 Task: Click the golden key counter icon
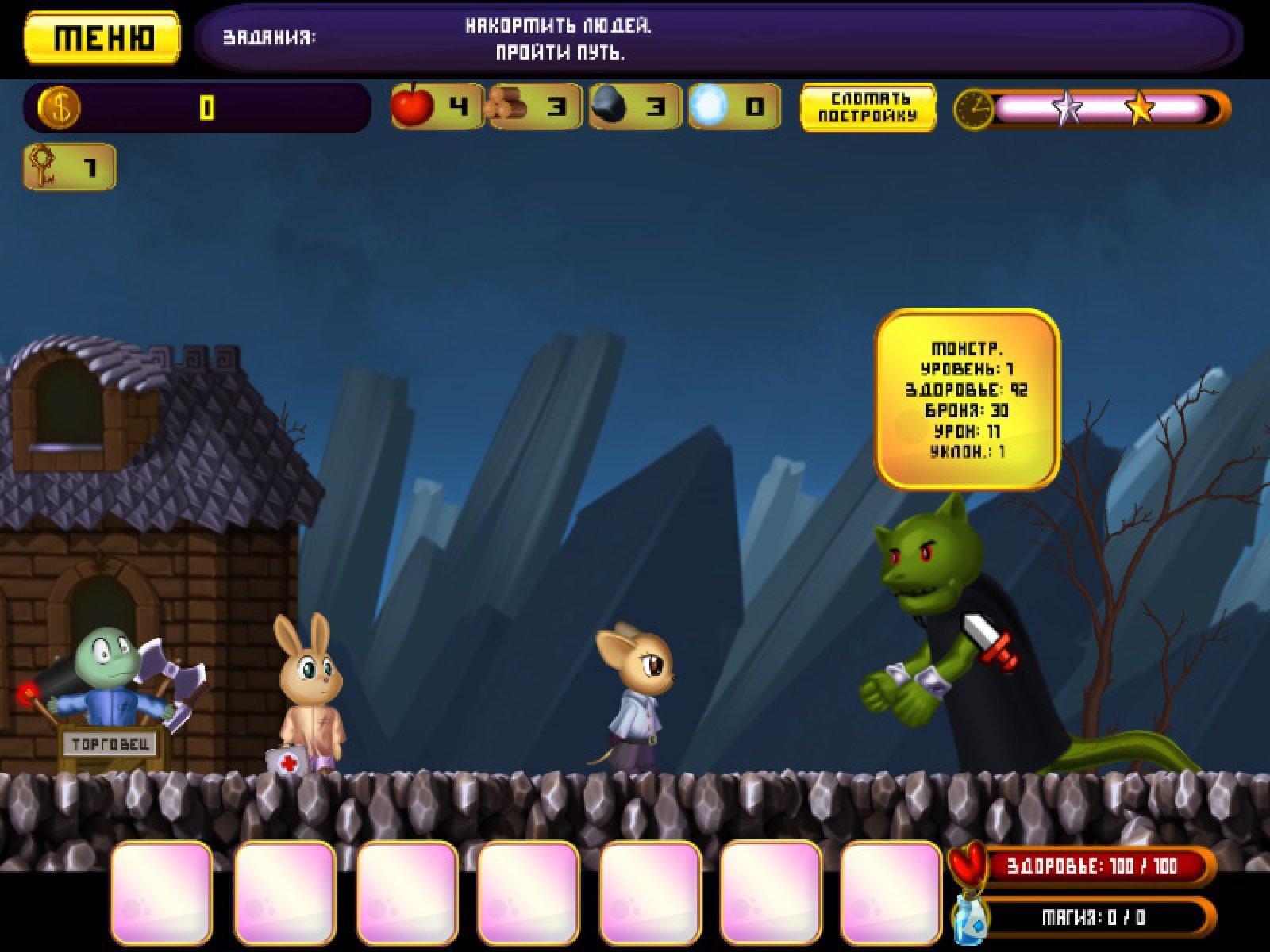pyautogui.click(x=43, y=167)
